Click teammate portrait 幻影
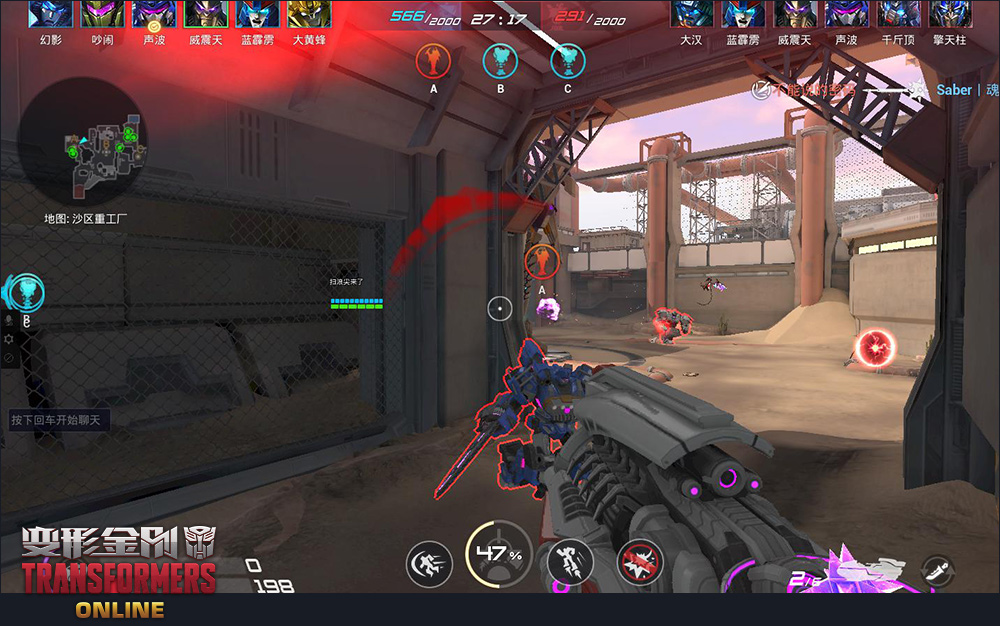 (51, 14)
